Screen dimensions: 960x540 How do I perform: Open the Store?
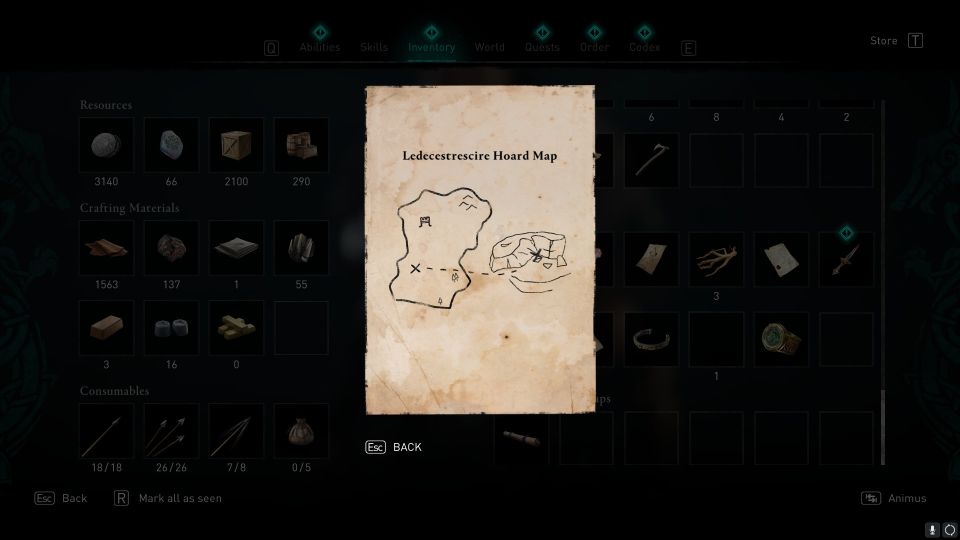tap(884, 41)
